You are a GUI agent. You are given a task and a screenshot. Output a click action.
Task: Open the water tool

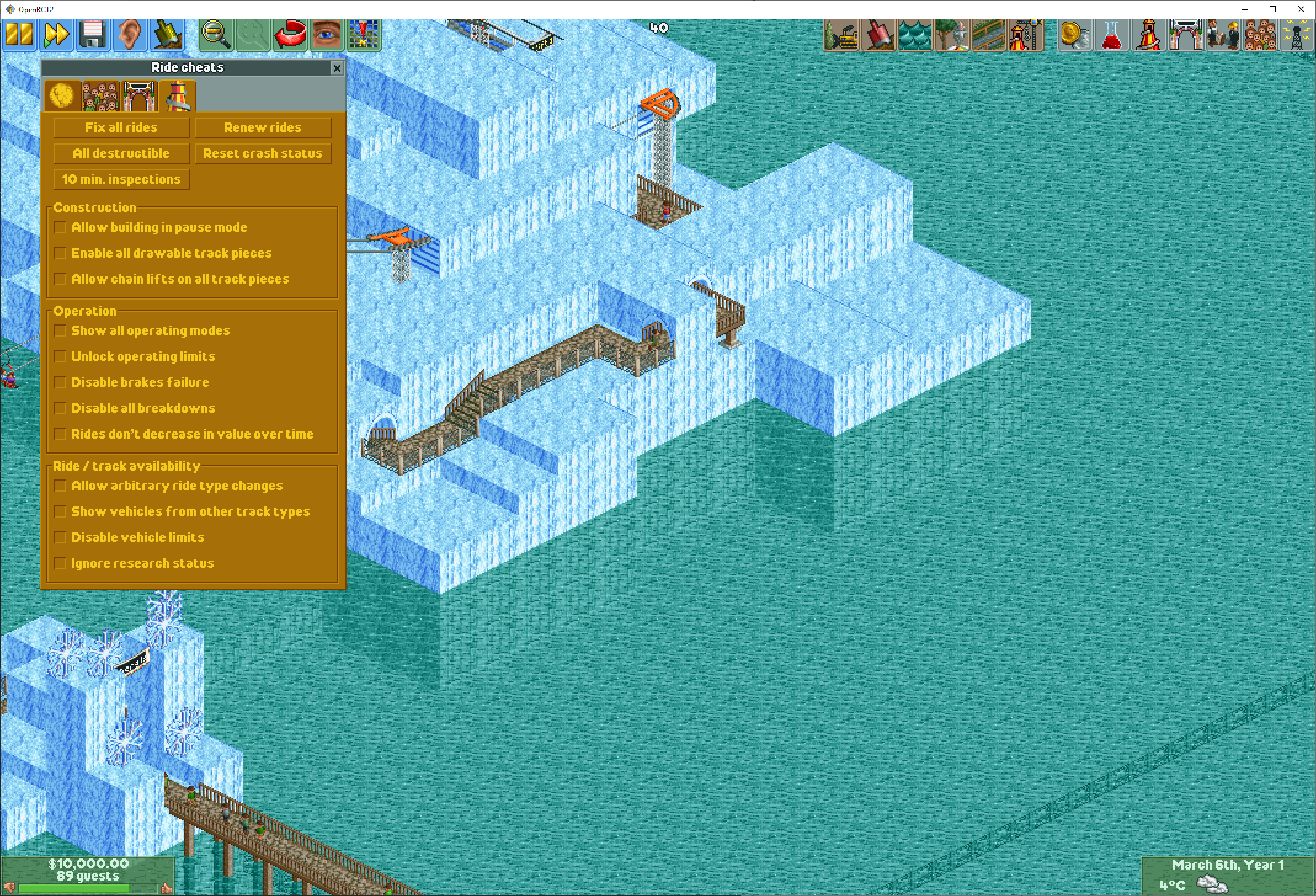pos(915,35)
